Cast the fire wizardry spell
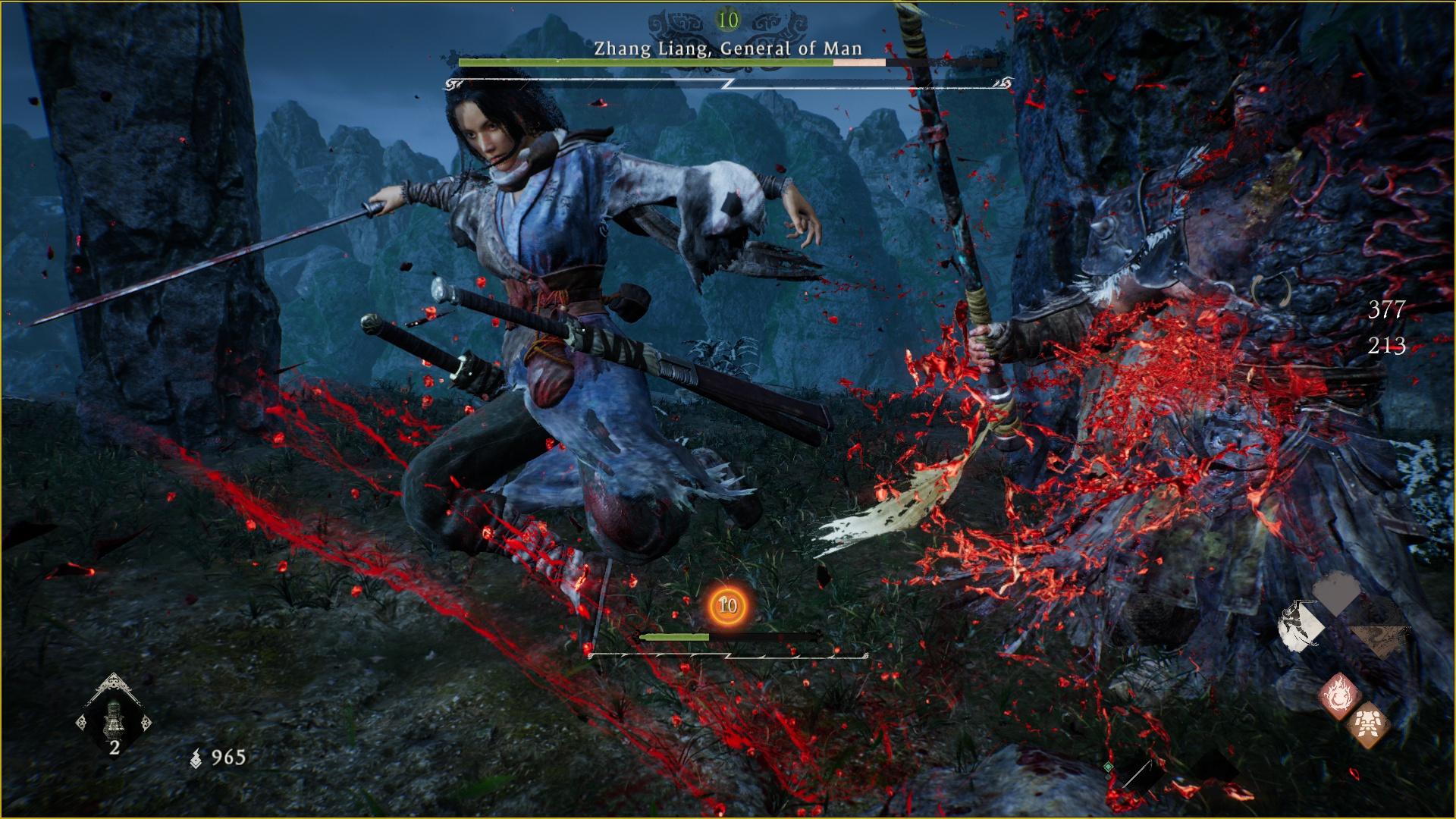 tap(1338, 695)
